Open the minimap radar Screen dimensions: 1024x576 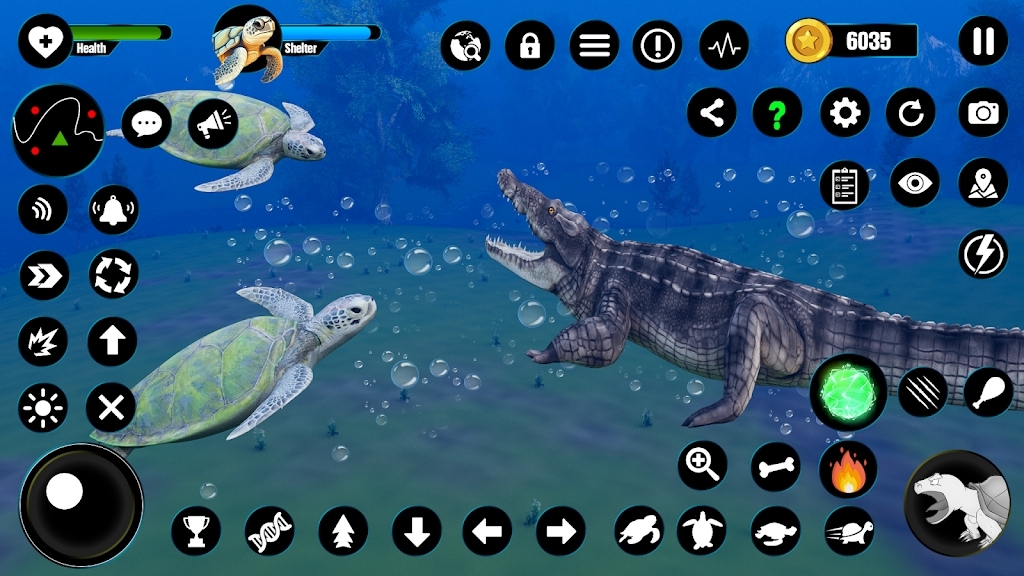coord(58,130)
